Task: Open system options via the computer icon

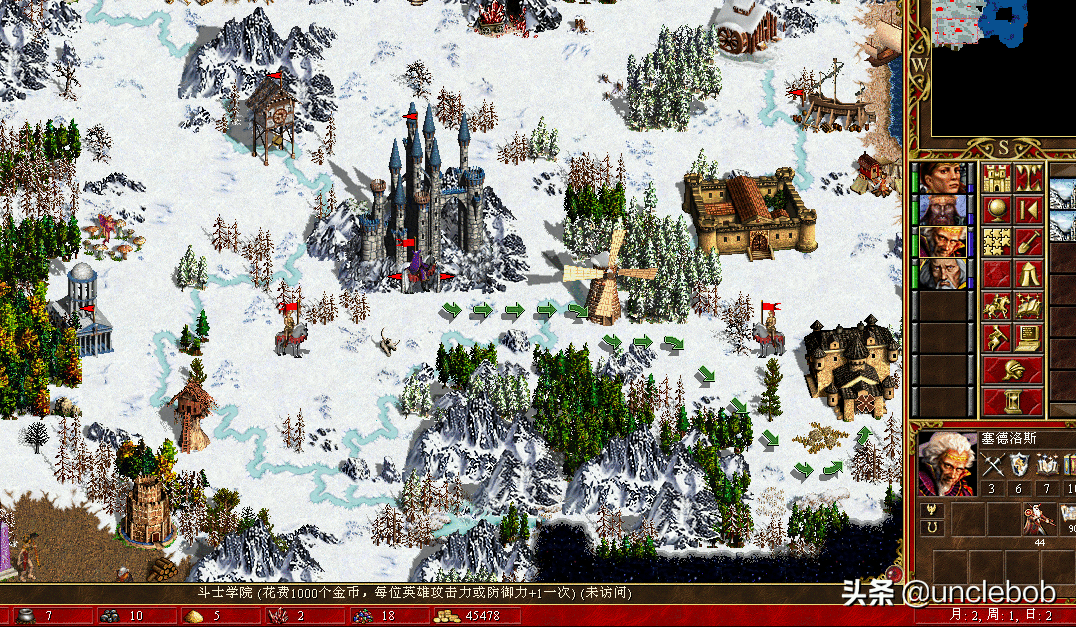Action: (x=1027, y=337)
